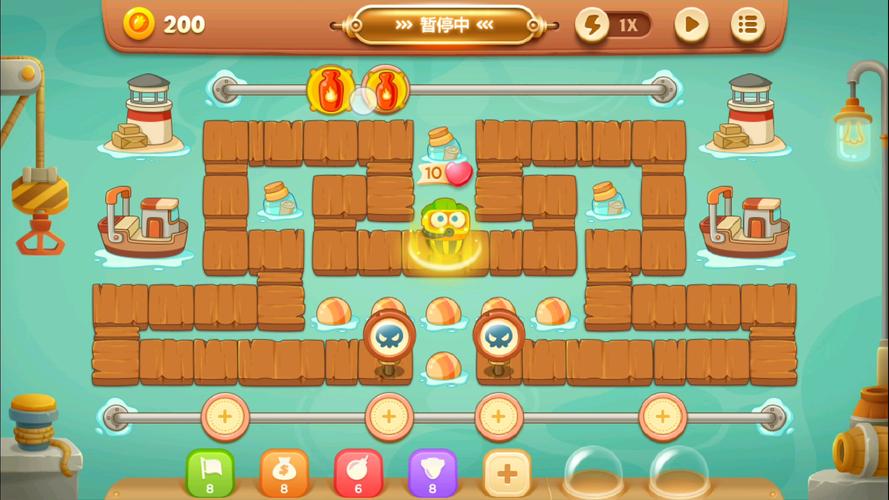Image resolution: width=889 pixels, height=500 pixels.
Task: Add a new item with the square plus
Action: tap(507, 472)
